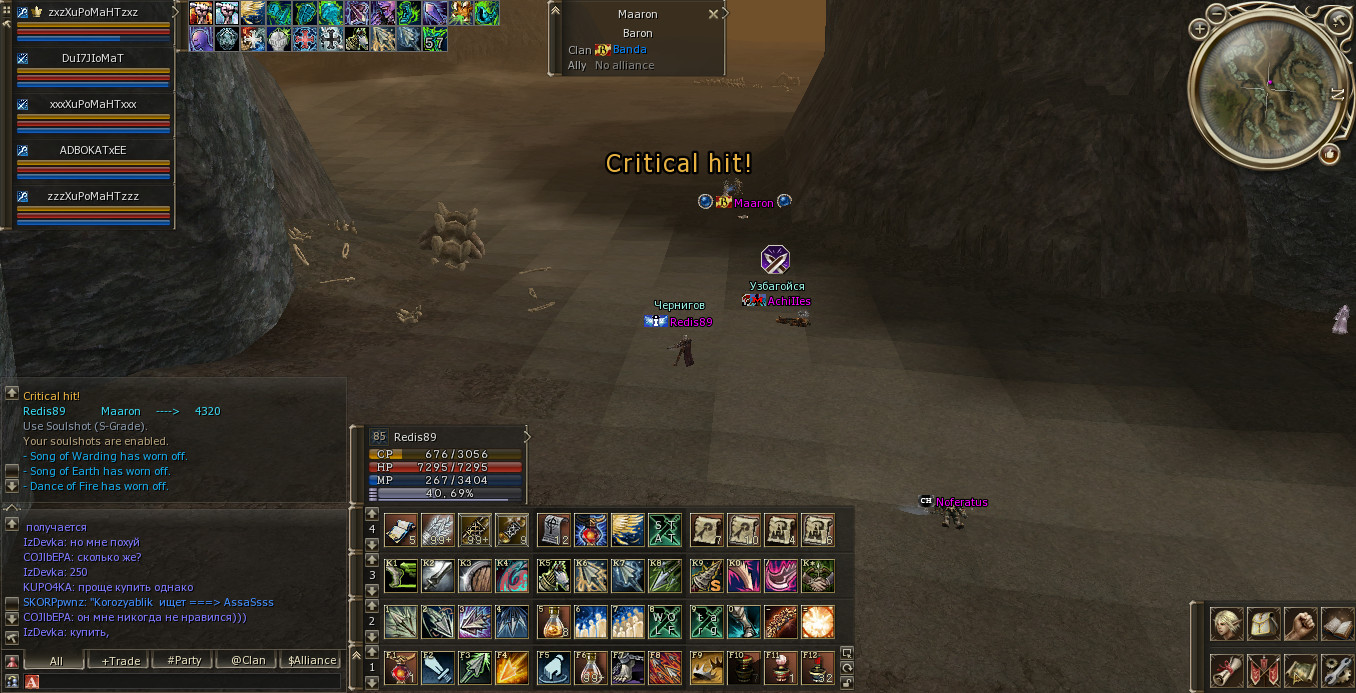Open system settings wrench and gear icon
This screenshot has width=1356, height=693.
click(x=1336, y=669)
